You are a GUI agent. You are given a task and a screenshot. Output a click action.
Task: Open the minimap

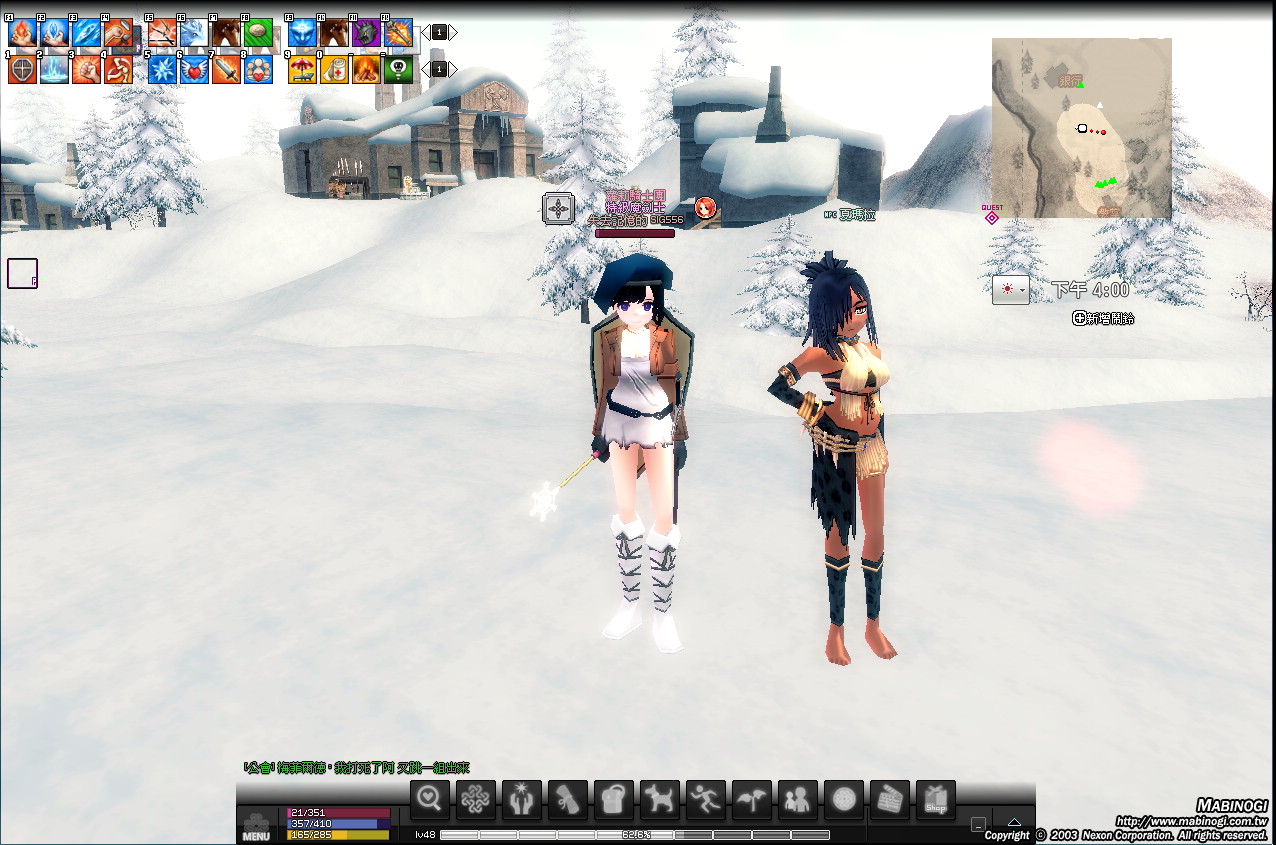point(1081,128)
